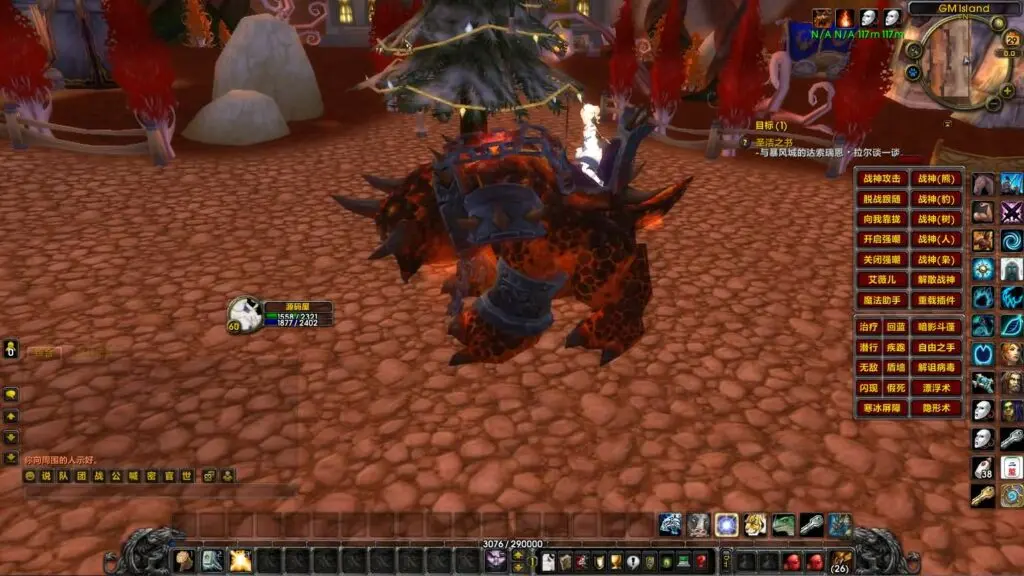This screenshot has height=576, width=1024.
Task: Click the 说 say chat channel button
Action: click(47, 476)
